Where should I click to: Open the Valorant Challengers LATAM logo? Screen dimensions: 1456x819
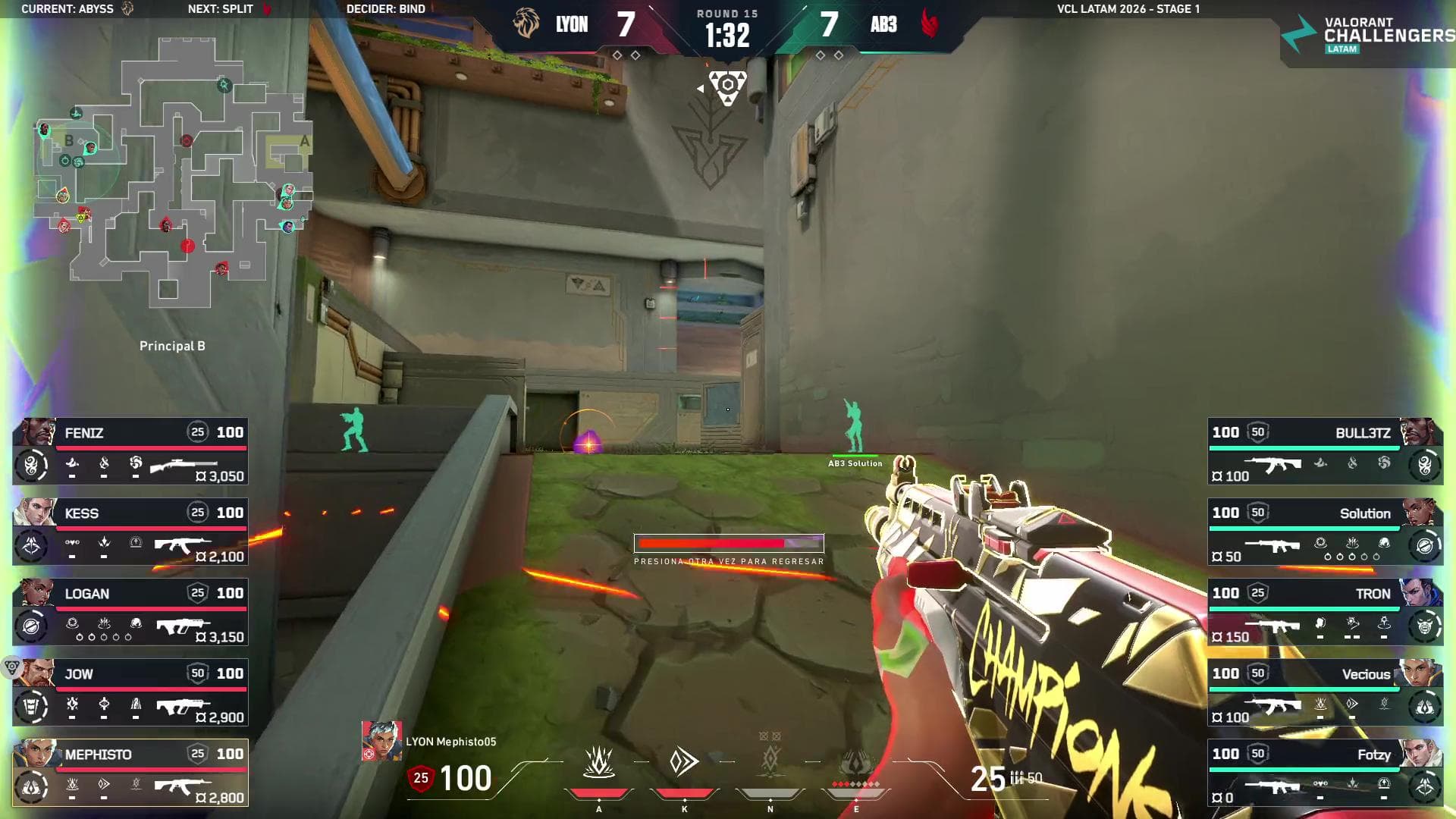[1367, 35]
